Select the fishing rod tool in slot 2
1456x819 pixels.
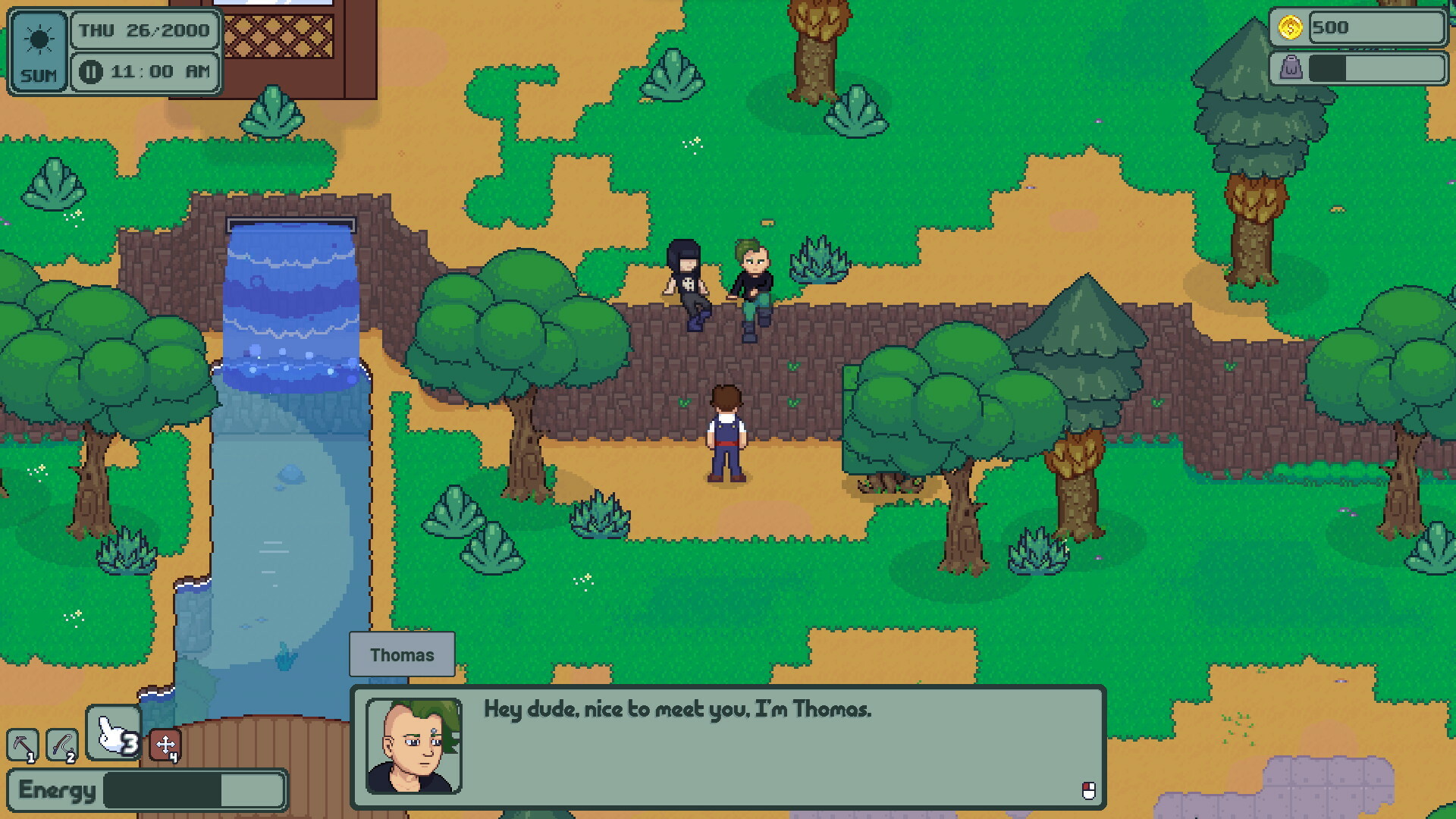click(x=62, y=745)
